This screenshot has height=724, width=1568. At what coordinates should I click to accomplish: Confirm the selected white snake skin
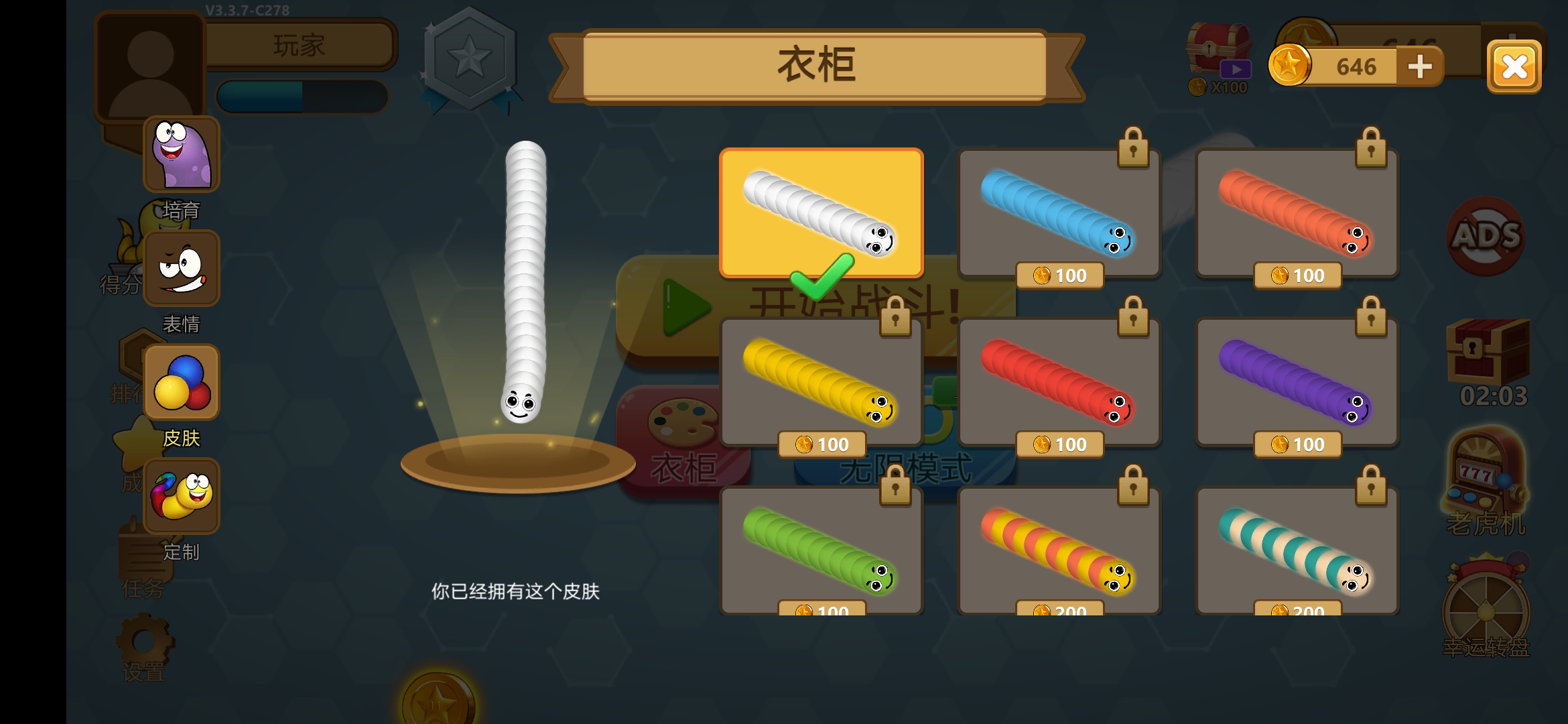pyautogui.click(x=821, y=211)
